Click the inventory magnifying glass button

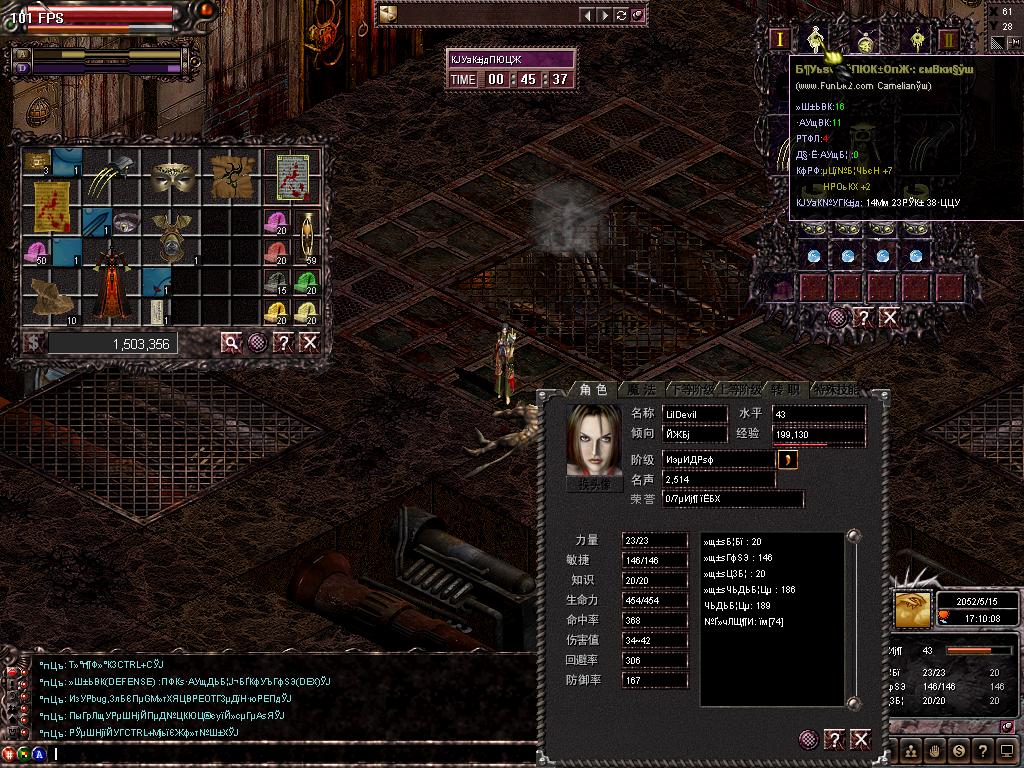232,343
